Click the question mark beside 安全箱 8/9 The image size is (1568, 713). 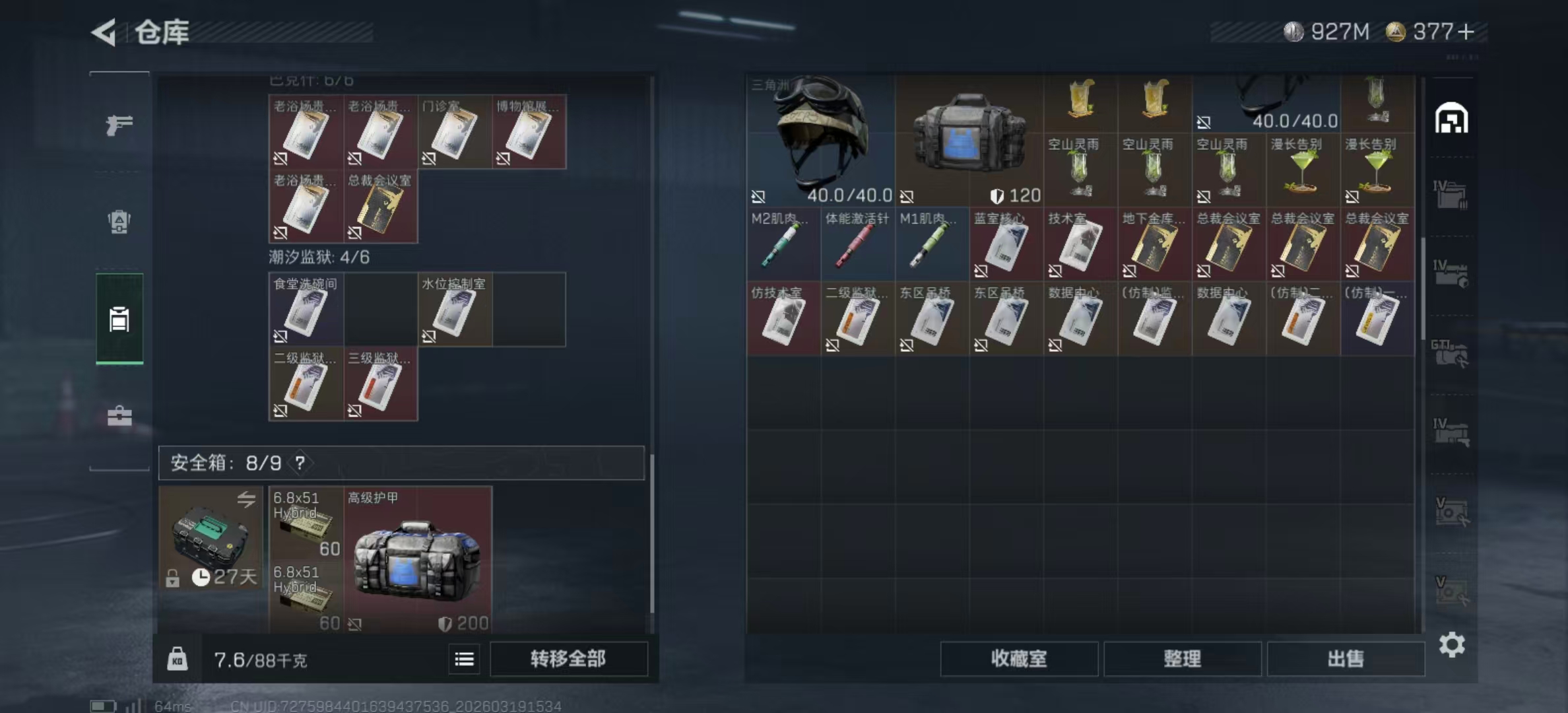click(302, 463)
